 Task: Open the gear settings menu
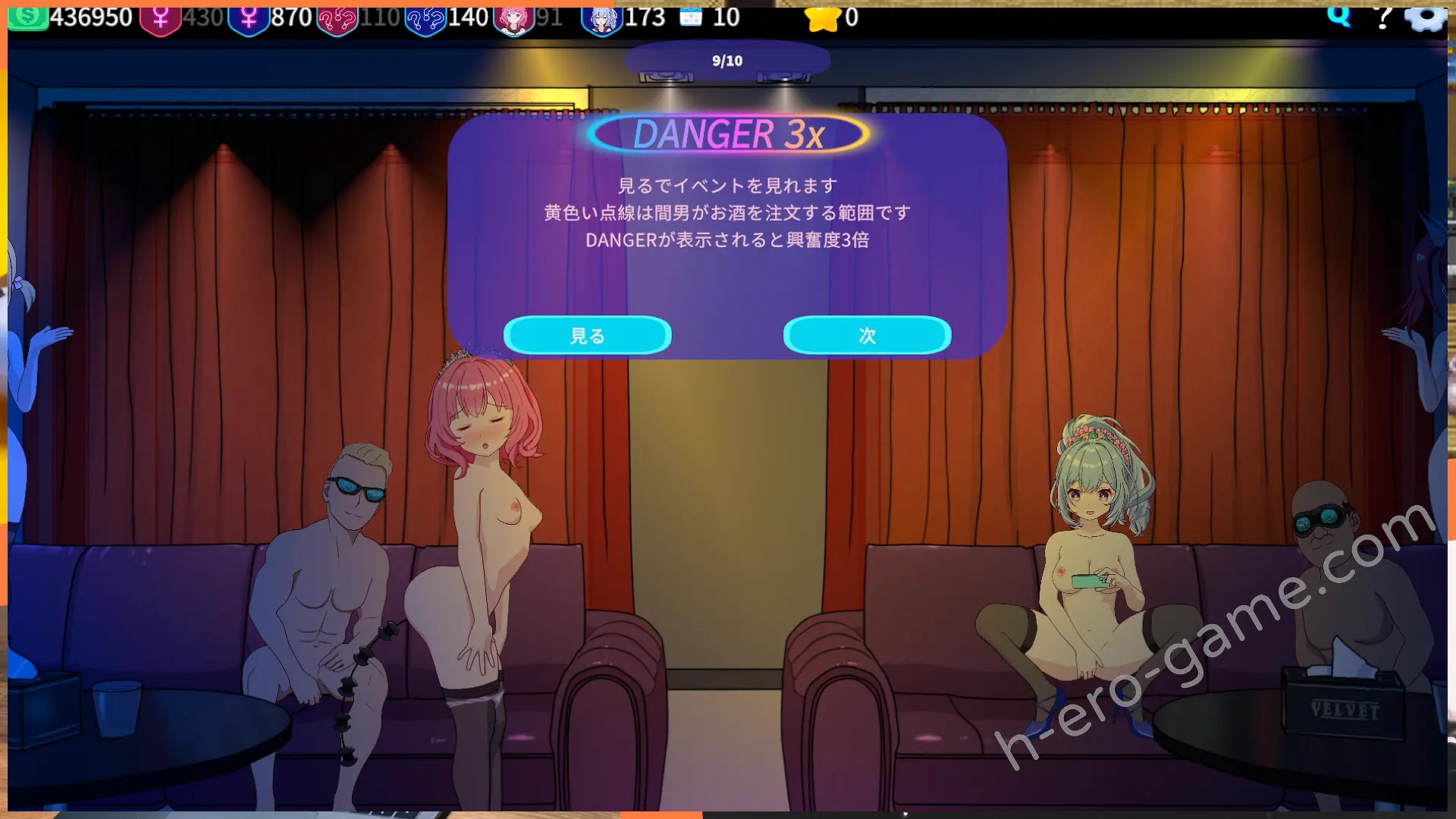coord(1426,17)
